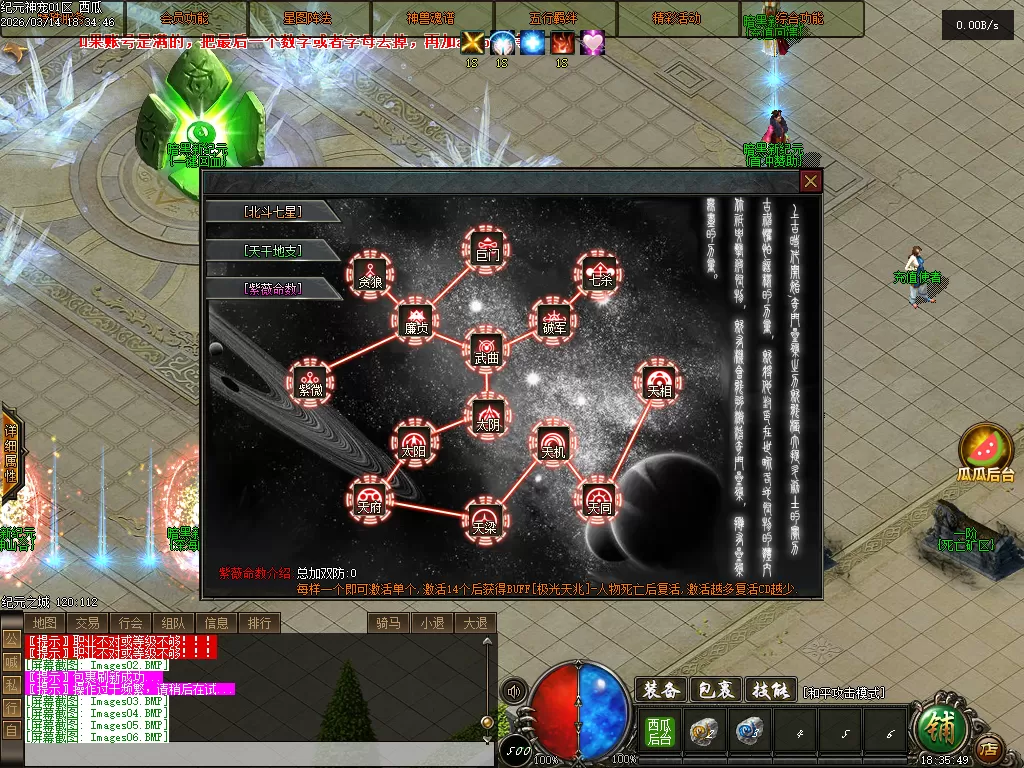Open the 精彩活动 menu
This screenshot has width=1024, height=768.
(677, 18)
